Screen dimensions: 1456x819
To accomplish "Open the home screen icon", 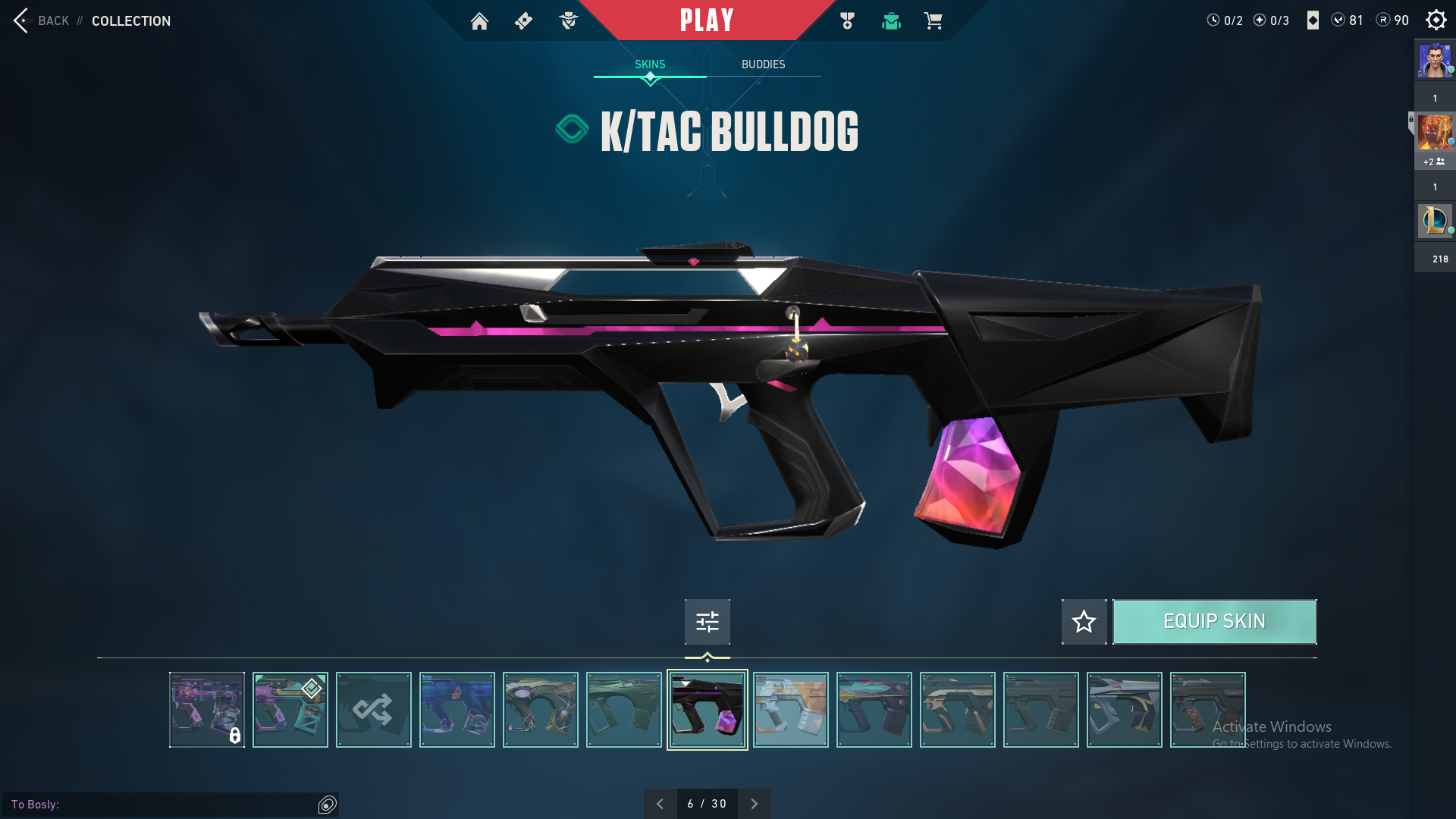I will pyautogui.click(x=479, y=21).
